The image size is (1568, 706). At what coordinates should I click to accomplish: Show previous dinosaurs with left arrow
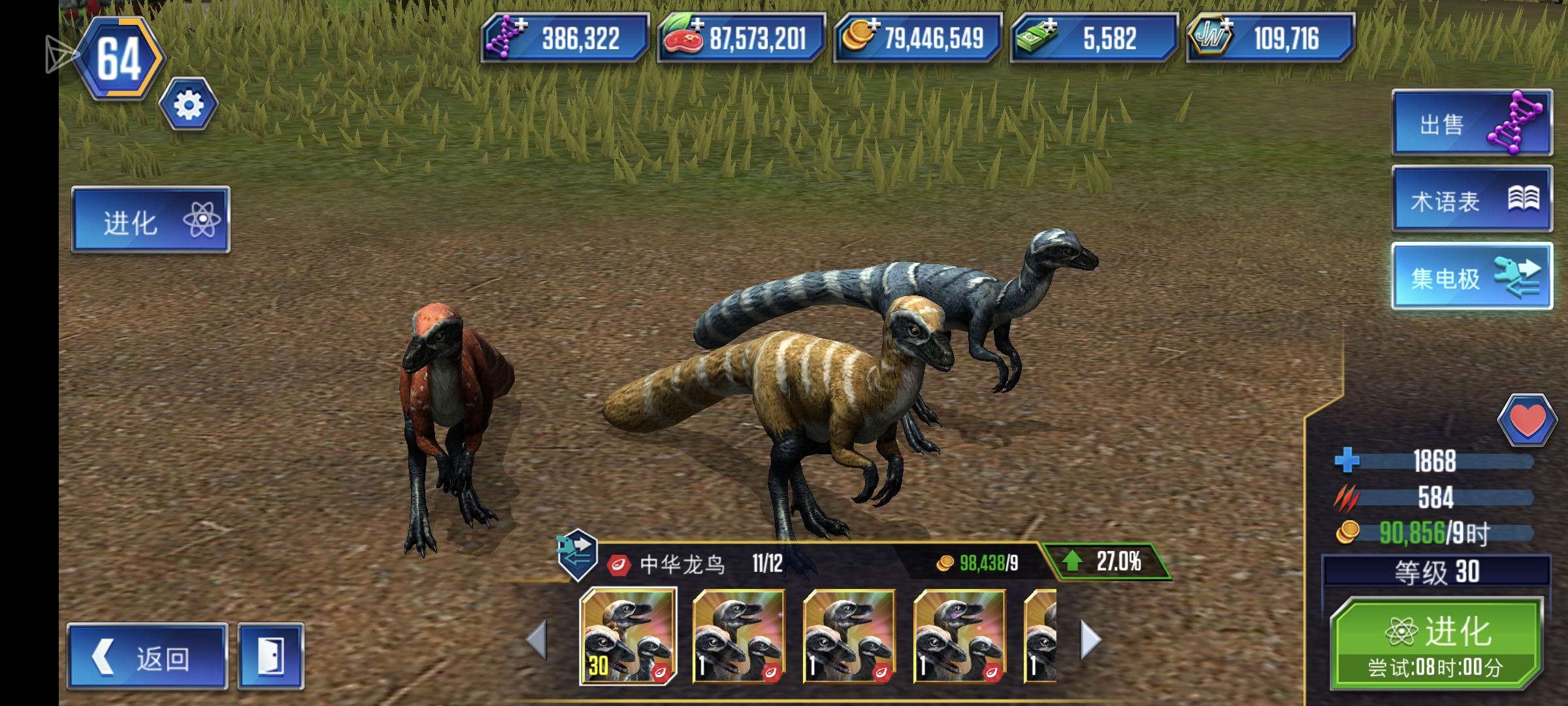pyautogui.click(x=536, y=639)
